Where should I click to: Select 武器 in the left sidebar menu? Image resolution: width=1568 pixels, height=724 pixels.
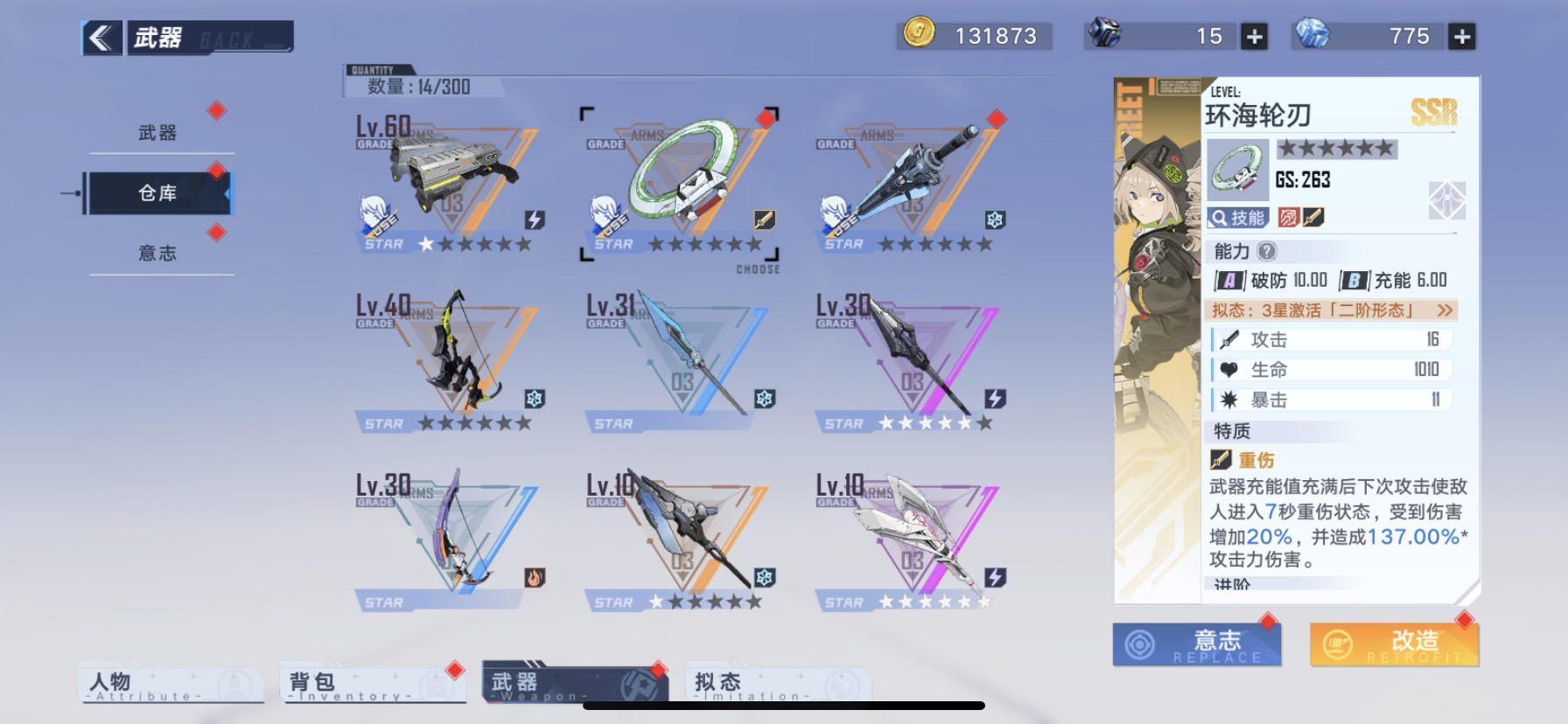point(157,131)
